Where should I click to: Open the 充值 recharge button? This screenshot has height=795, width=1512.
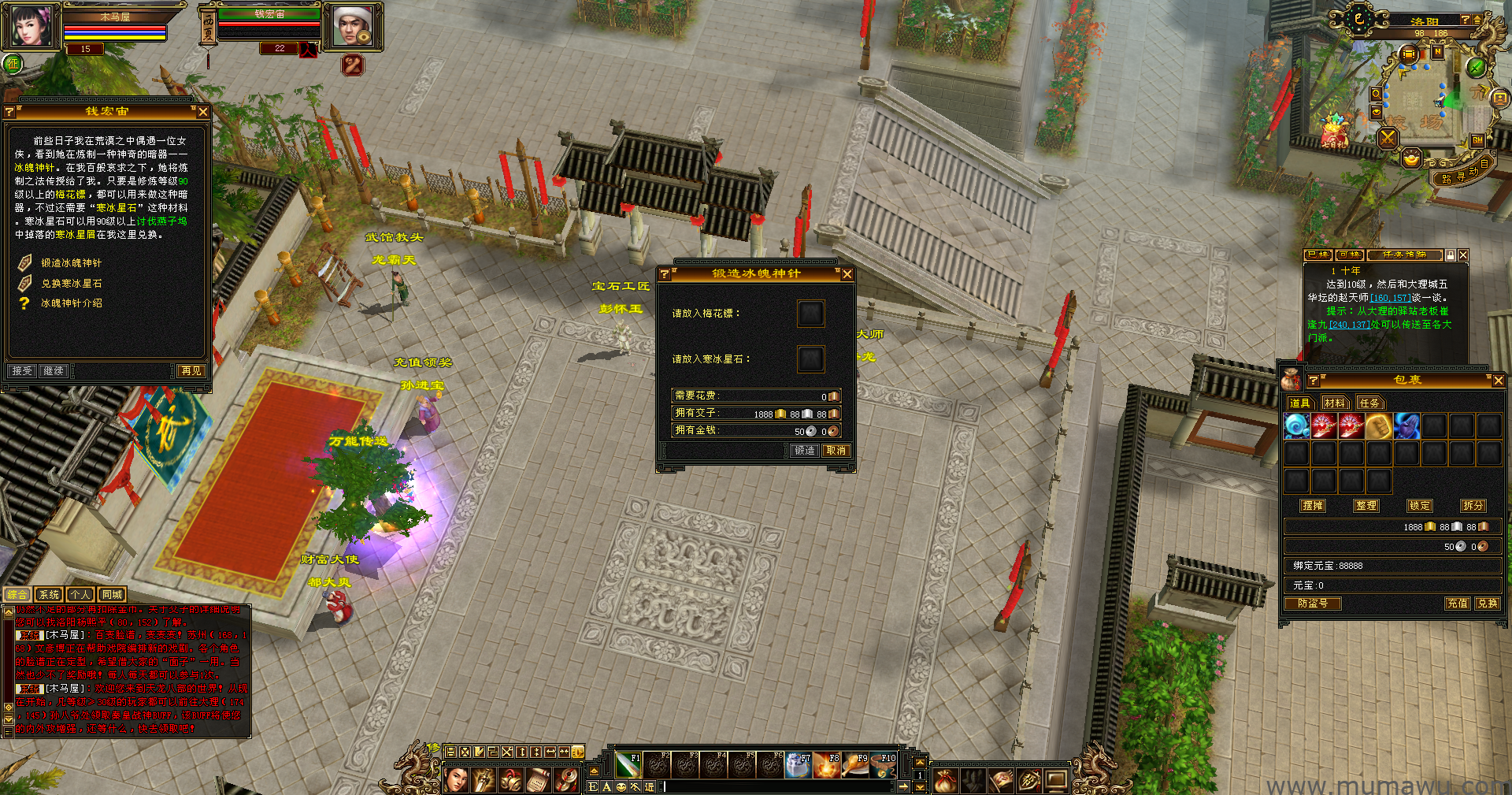(1458, 604)
